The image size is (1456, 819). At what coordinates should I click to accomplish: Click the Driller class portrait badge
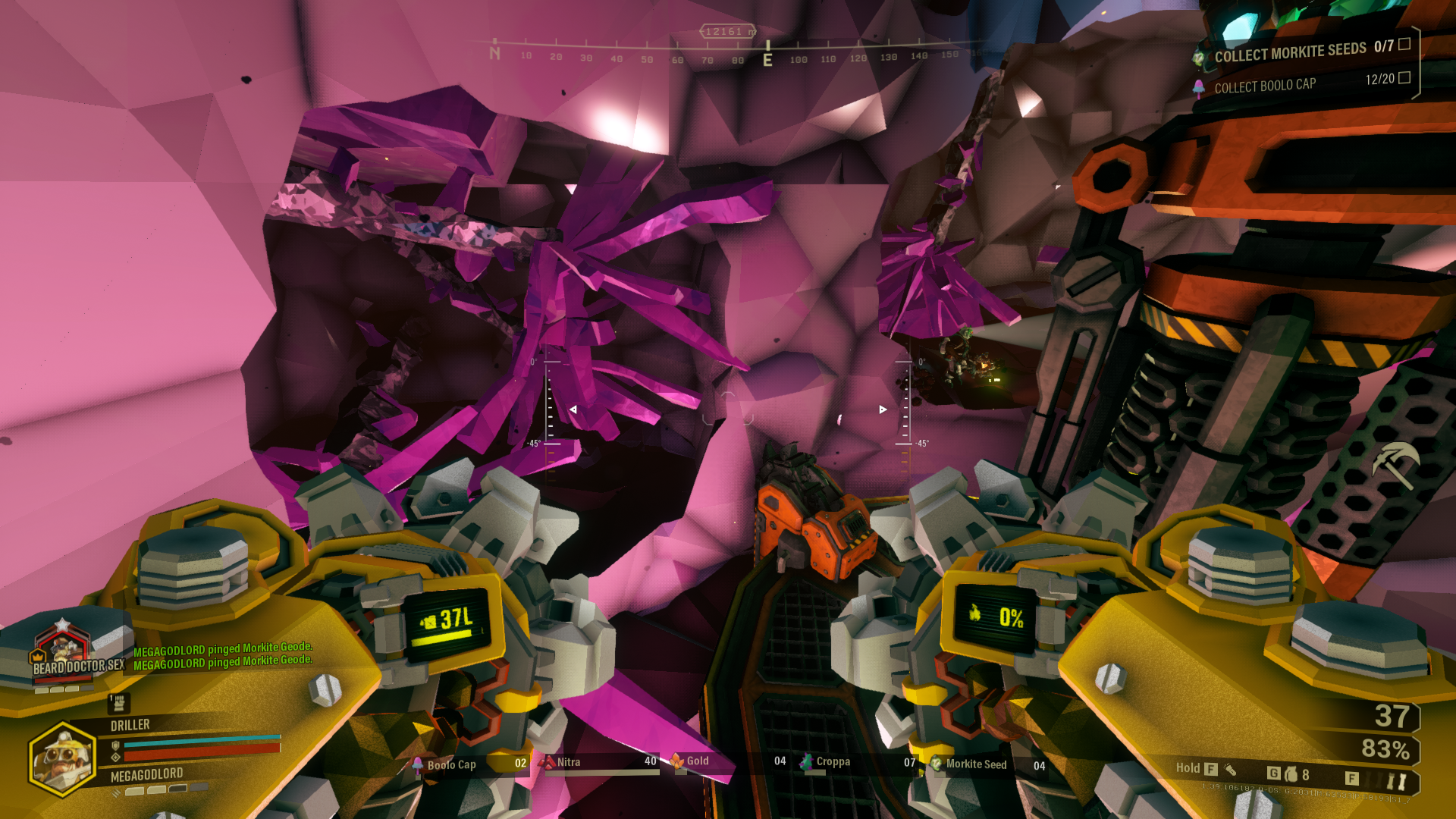[62, 759]
